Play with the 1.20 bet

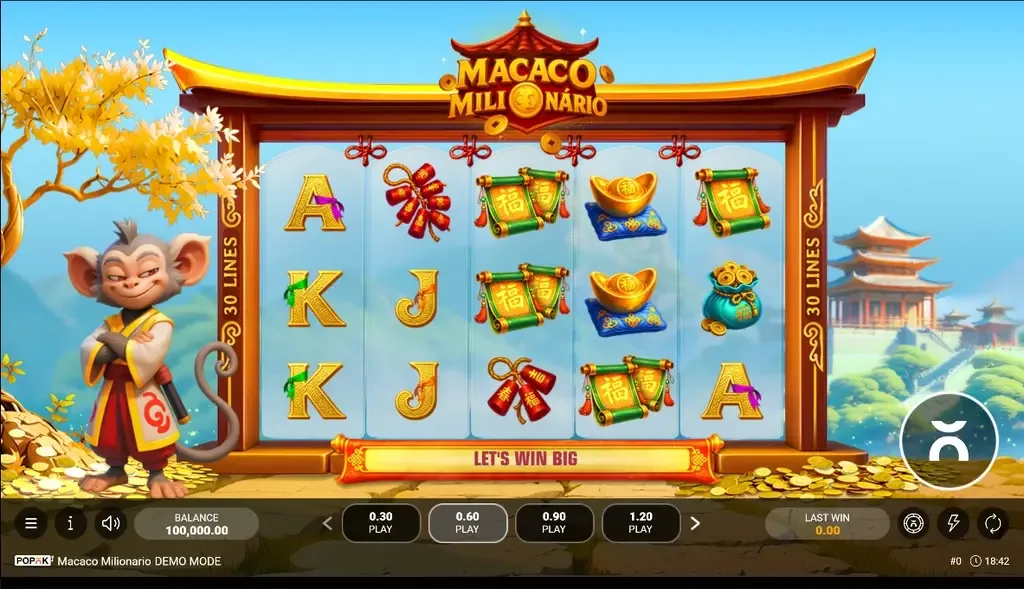pos(640,523)
